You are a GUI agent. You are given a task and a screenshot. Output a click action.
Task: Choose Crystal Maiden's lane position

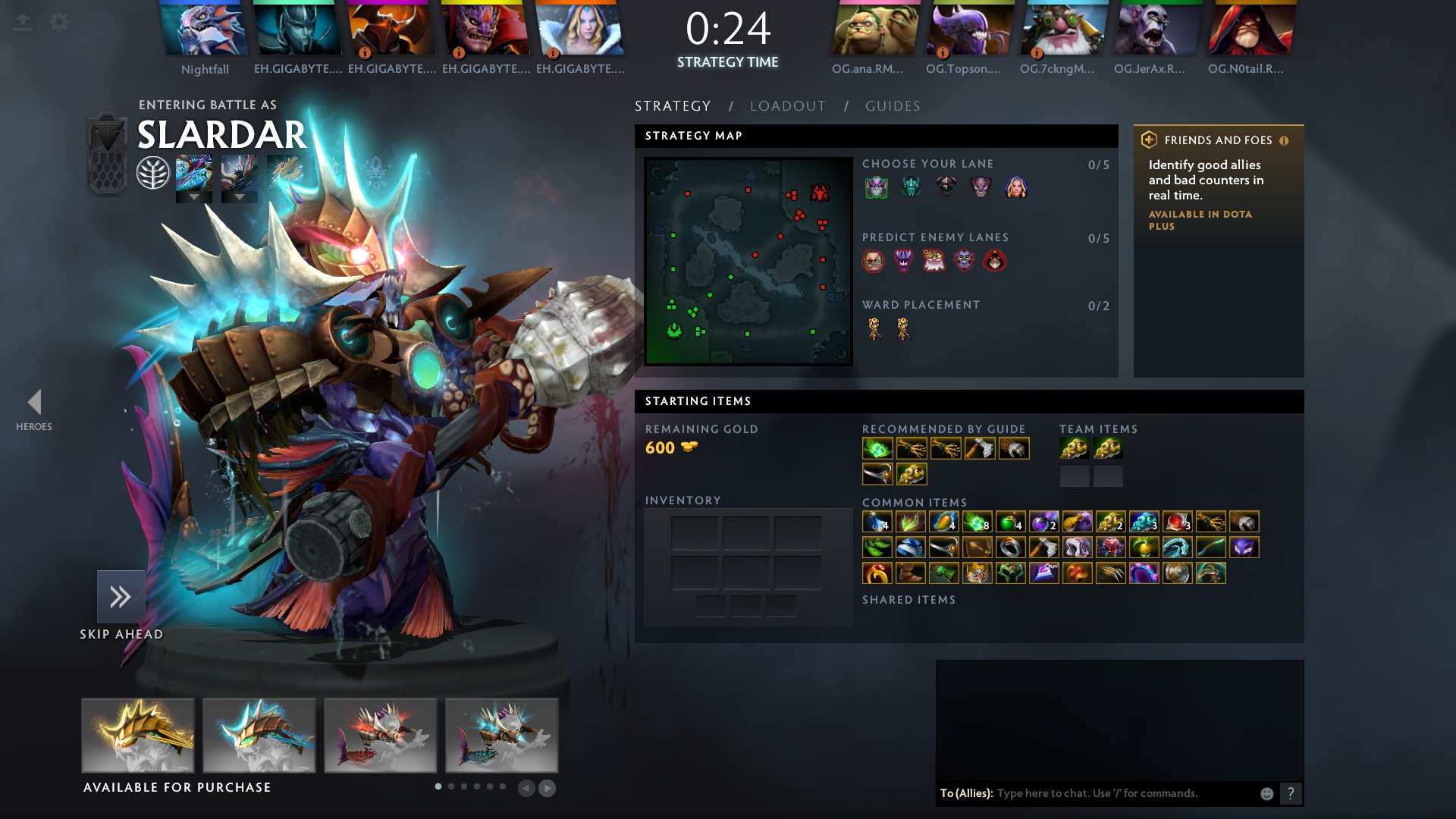coord(1018,187)
